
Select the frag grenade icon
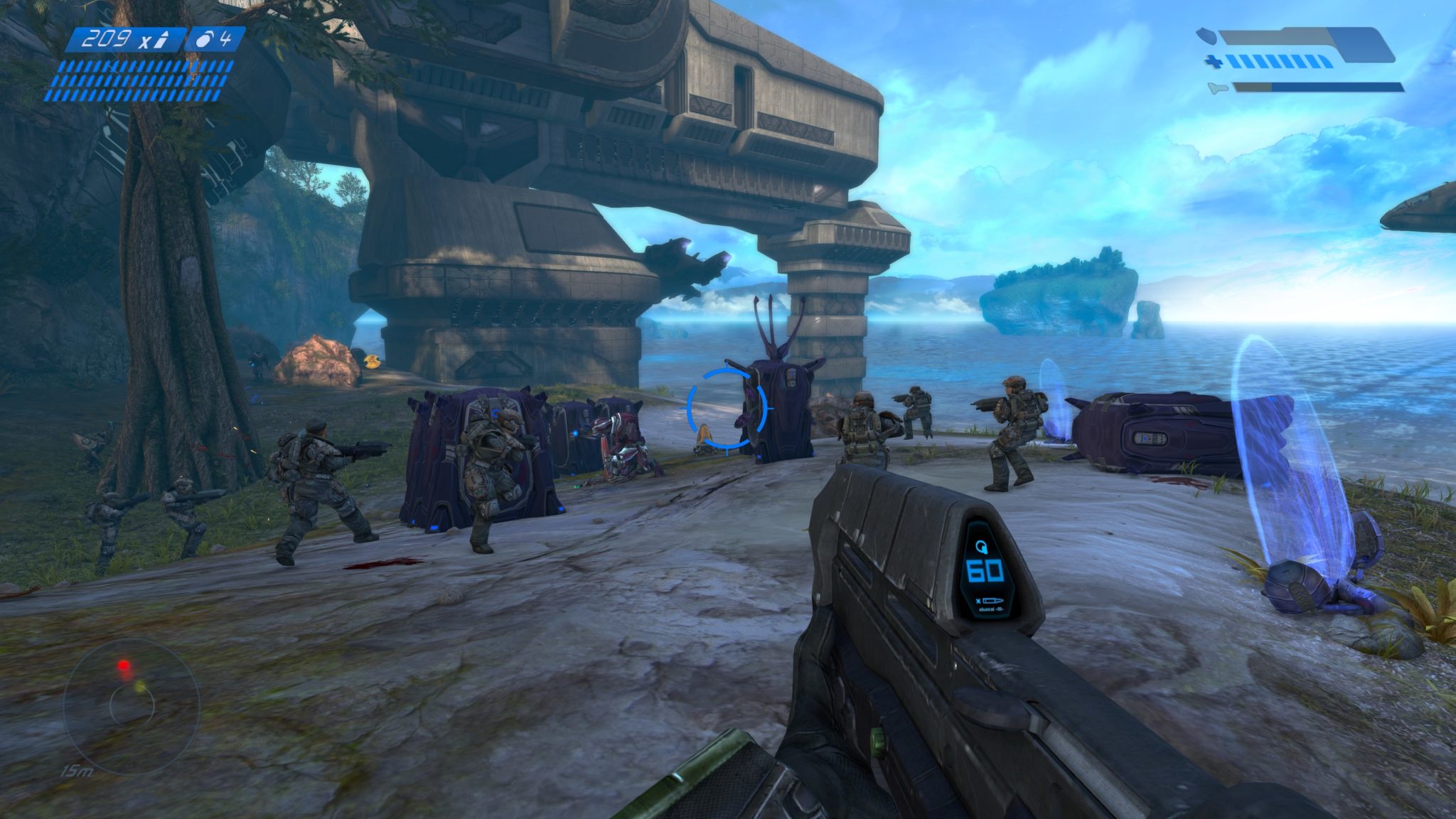point(205,40)
